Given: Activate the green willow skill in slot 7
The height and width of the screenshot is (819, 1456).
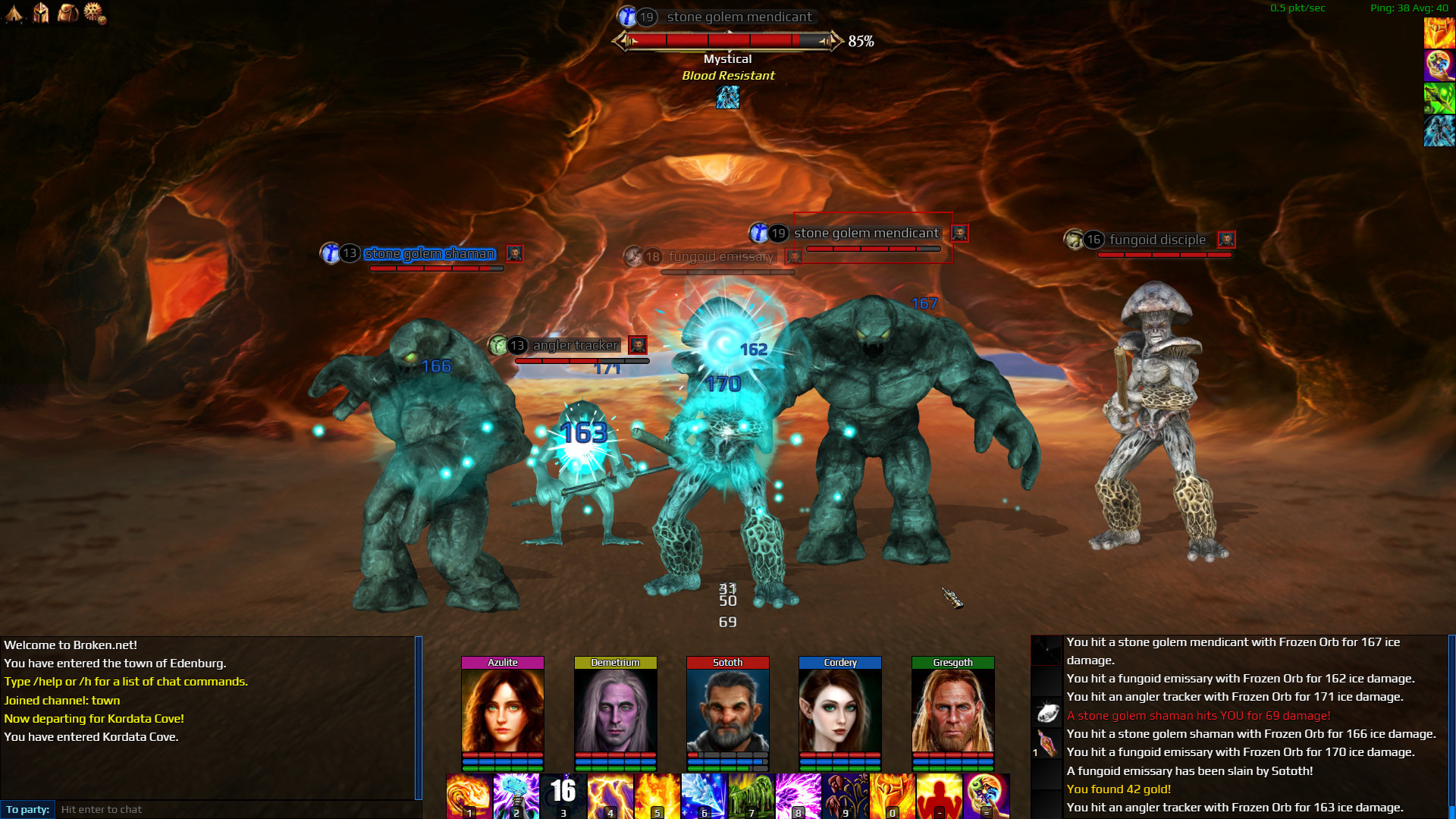Looking at the screenshot, I should pos(751,795).
